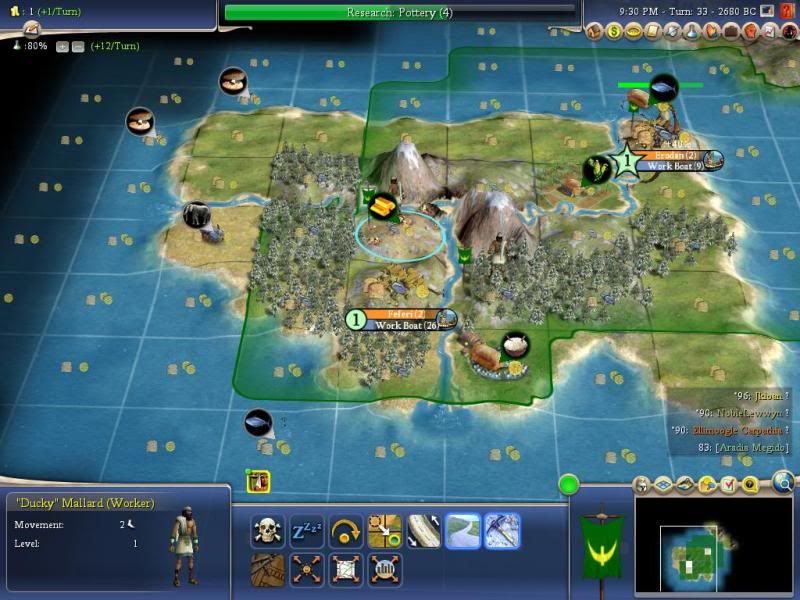Click the Research Pottery progress bar
Image resolution: width=800 pixels, height=600 pixels.
(400, 12)
